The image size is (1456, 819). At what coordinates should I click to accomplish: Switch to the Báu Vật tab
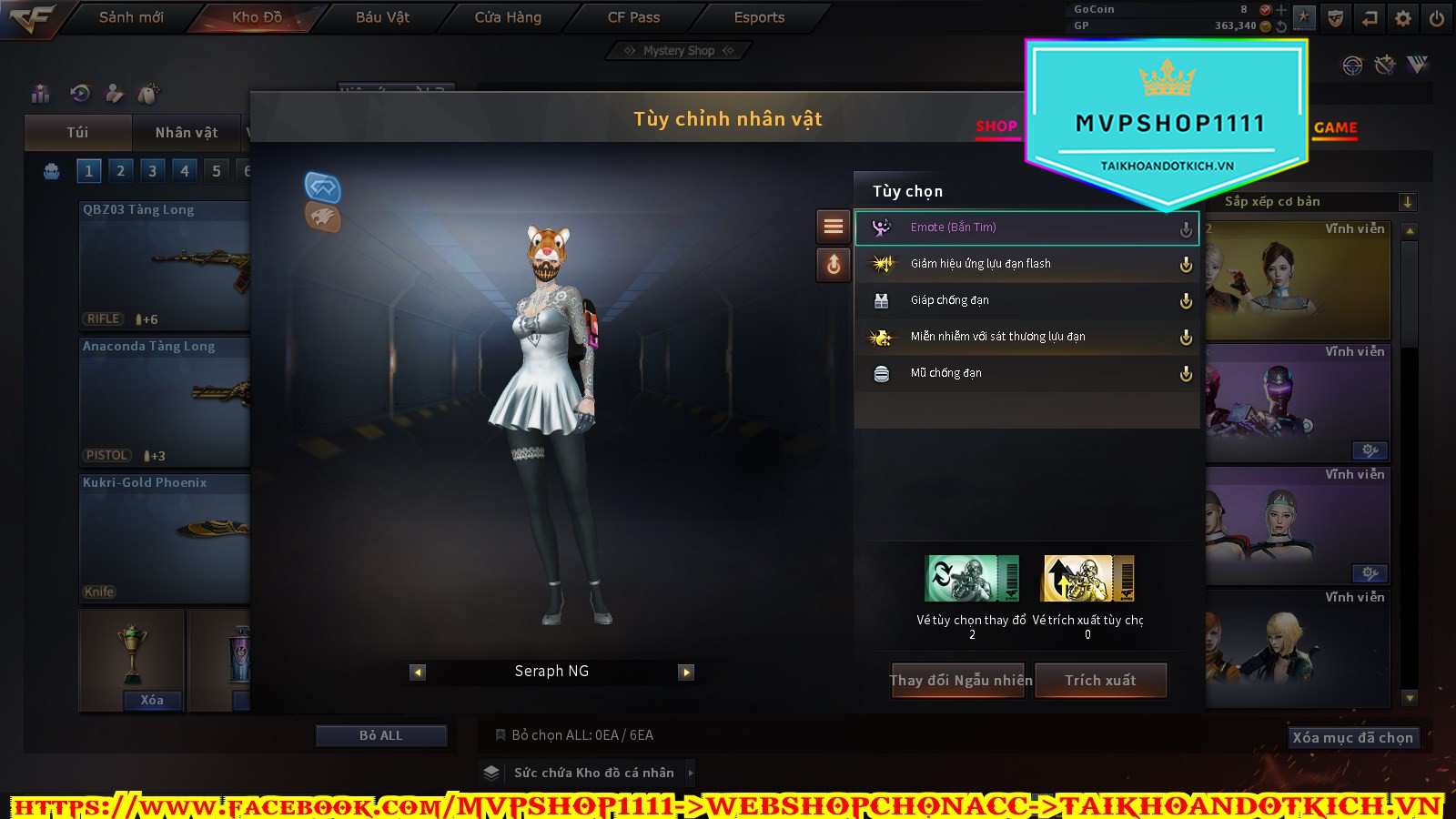coord(382,17)
